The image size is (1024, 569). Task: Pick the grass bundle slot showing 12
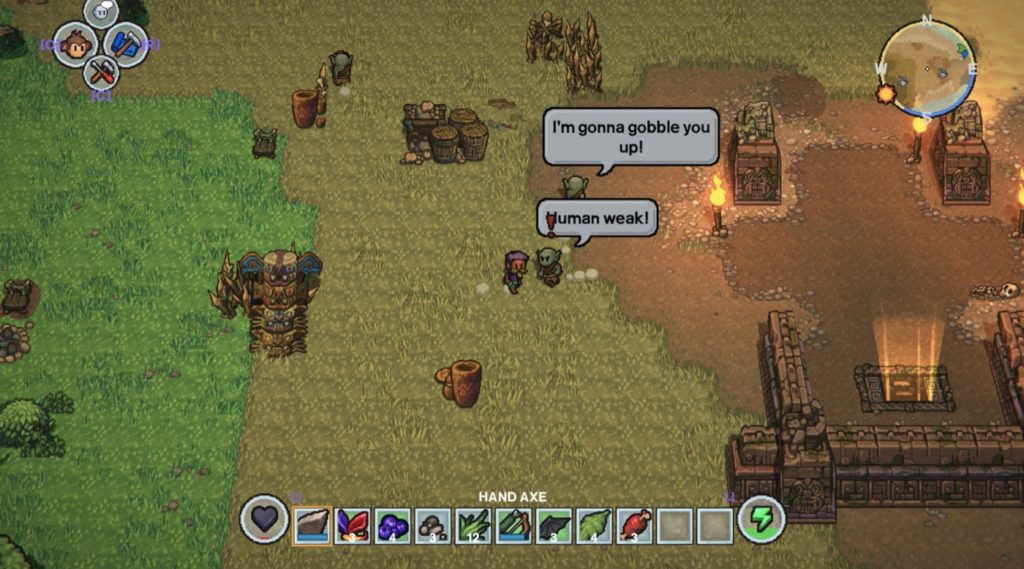[473, 524]
